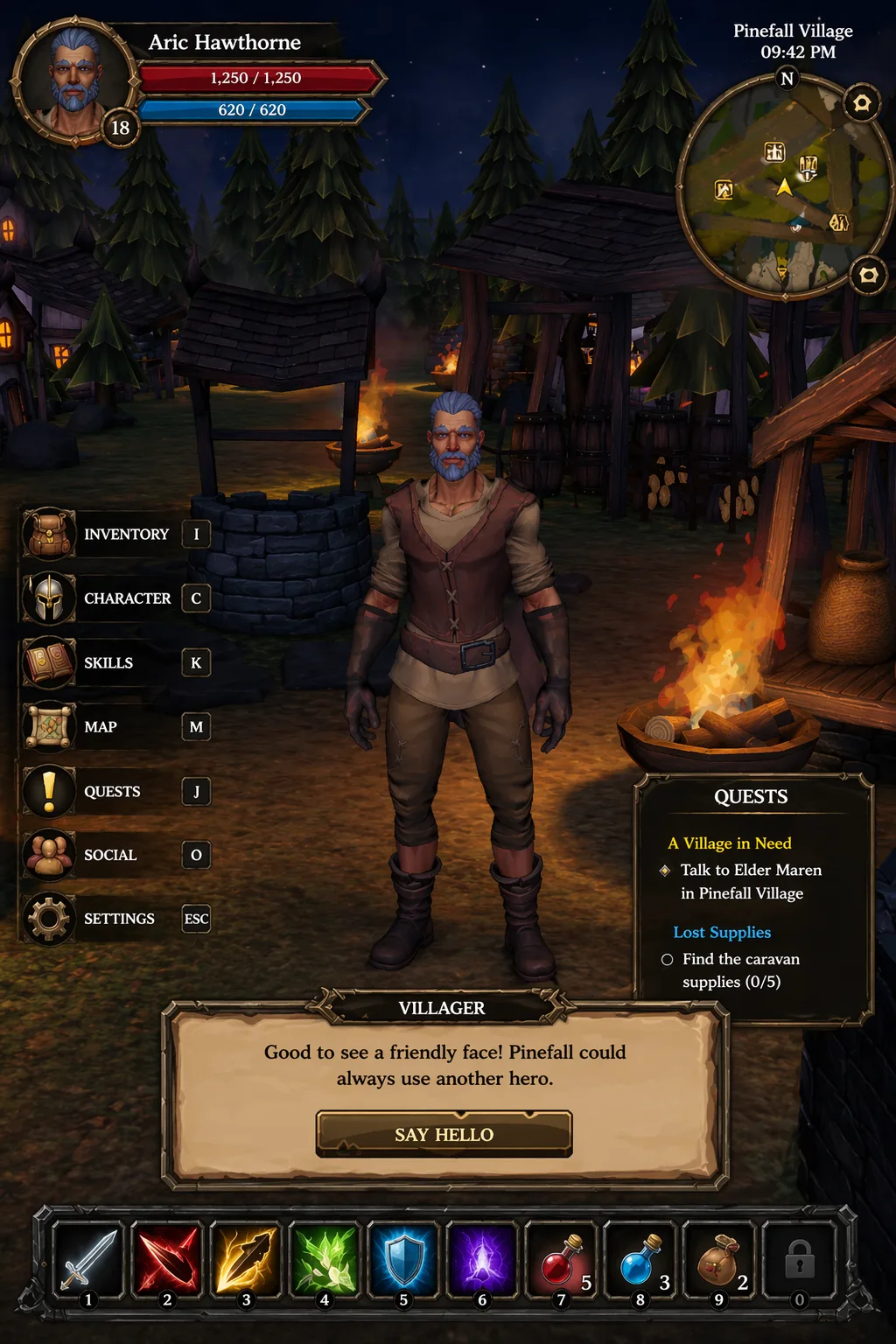This screenshot has height=1344, width=896.
Task: Cast the green nature burst ability
Action: 325,1260
